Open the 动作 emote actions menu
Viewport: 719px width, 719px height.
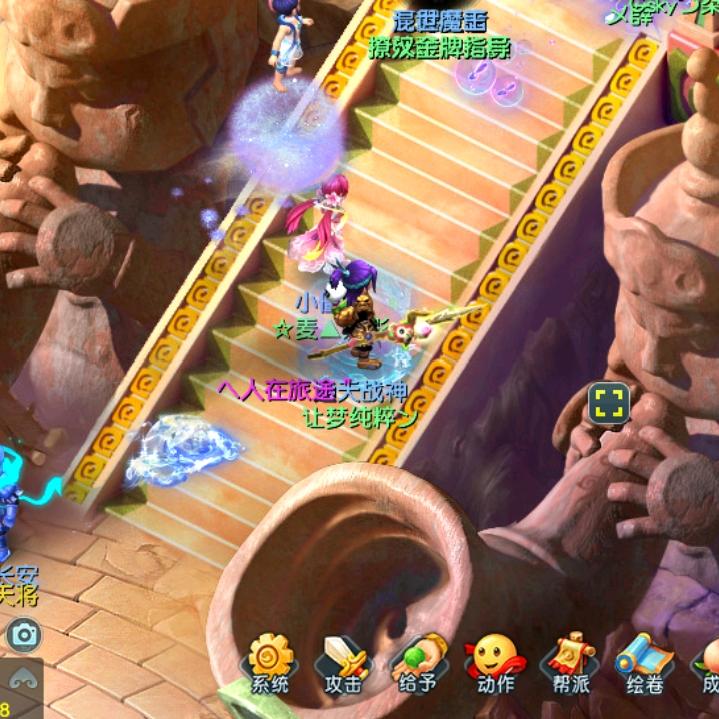[495, 663]
